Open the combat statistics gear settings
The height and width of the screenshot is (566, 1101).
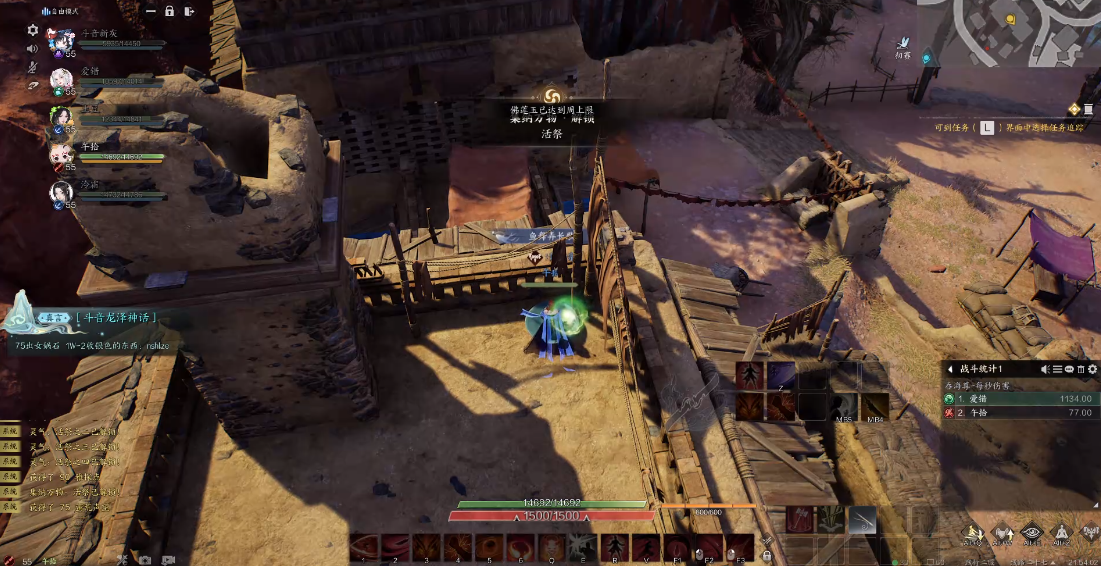tap(1092, 369)
